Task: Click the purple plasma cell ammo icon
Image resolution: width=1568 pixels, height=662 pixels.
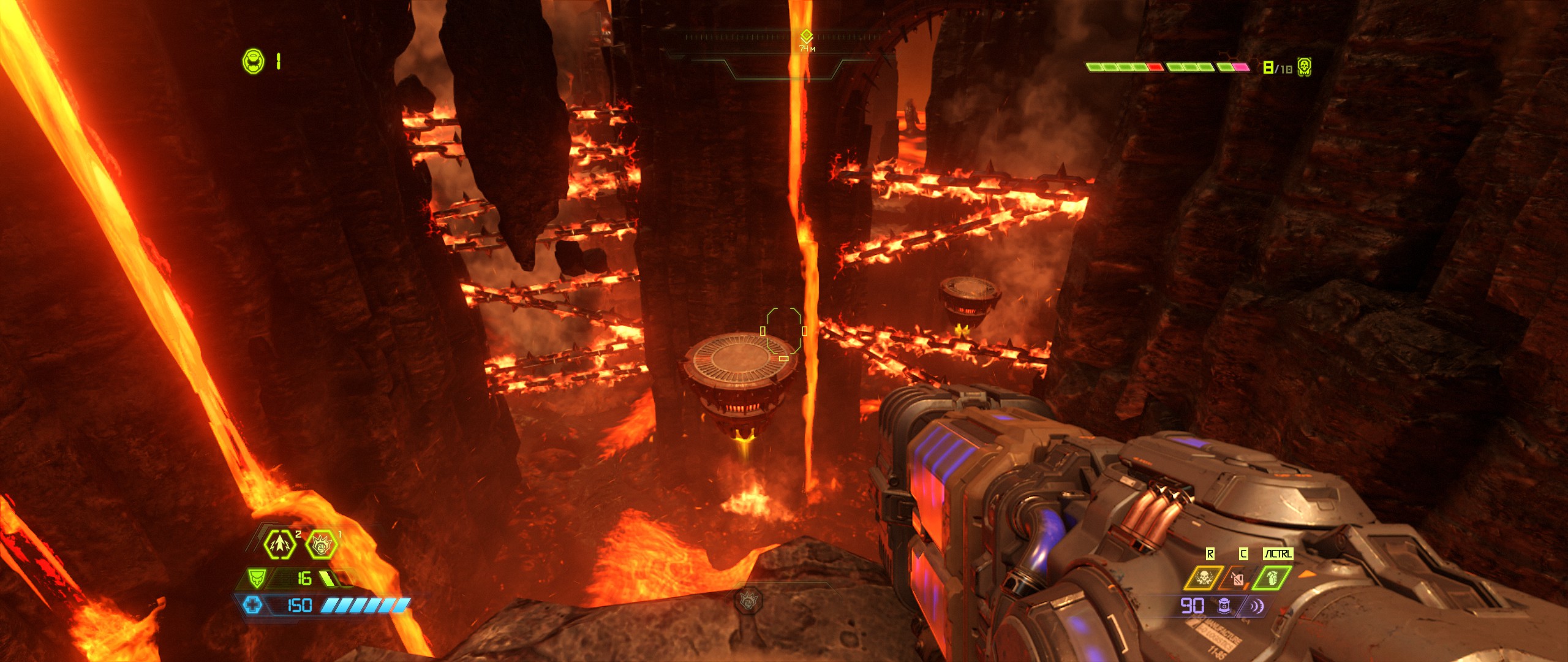Action: pyautogui.click(x=1224, y=606)
